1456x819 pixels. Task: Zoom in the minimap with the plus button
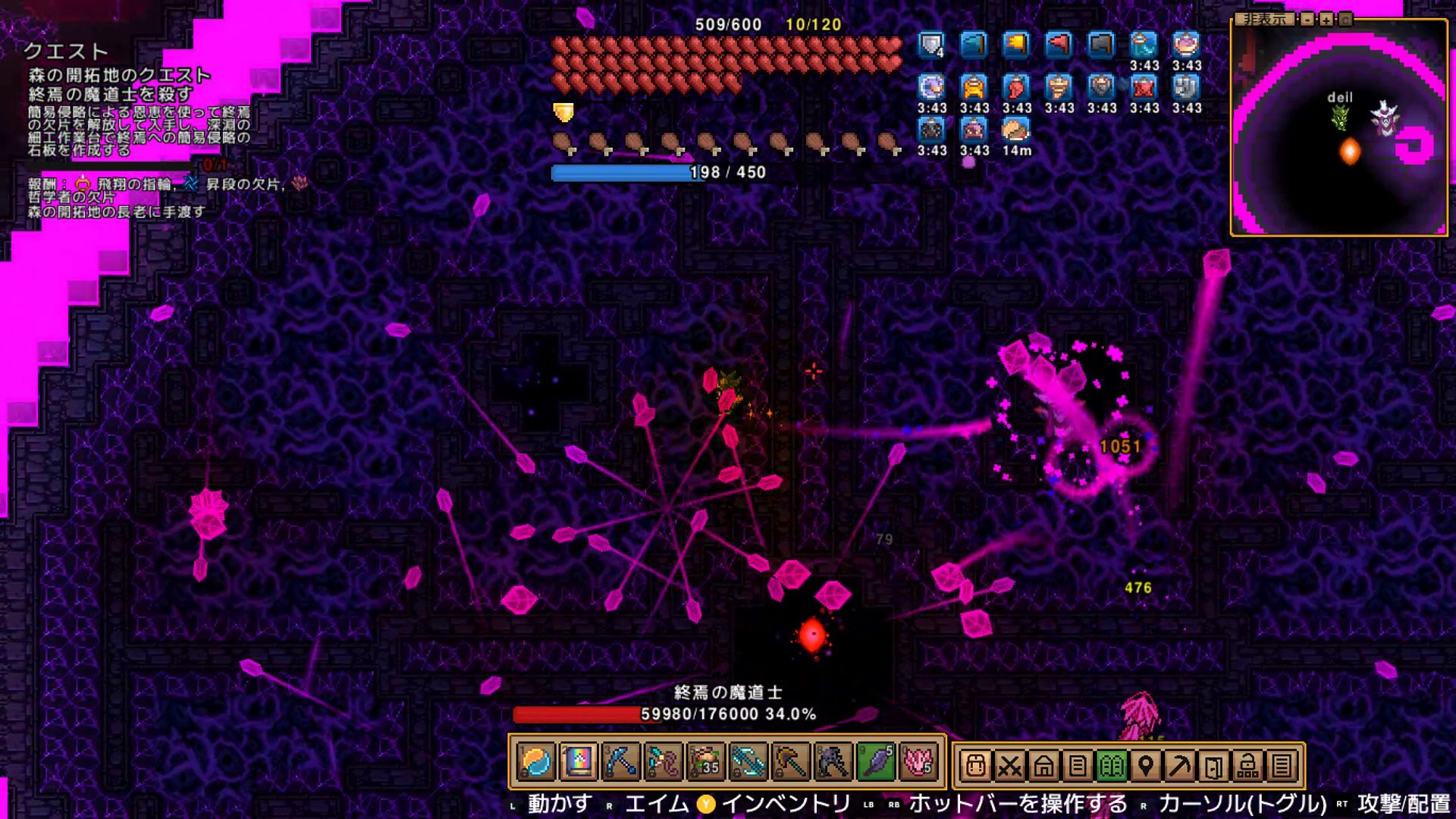point(1326,19)
